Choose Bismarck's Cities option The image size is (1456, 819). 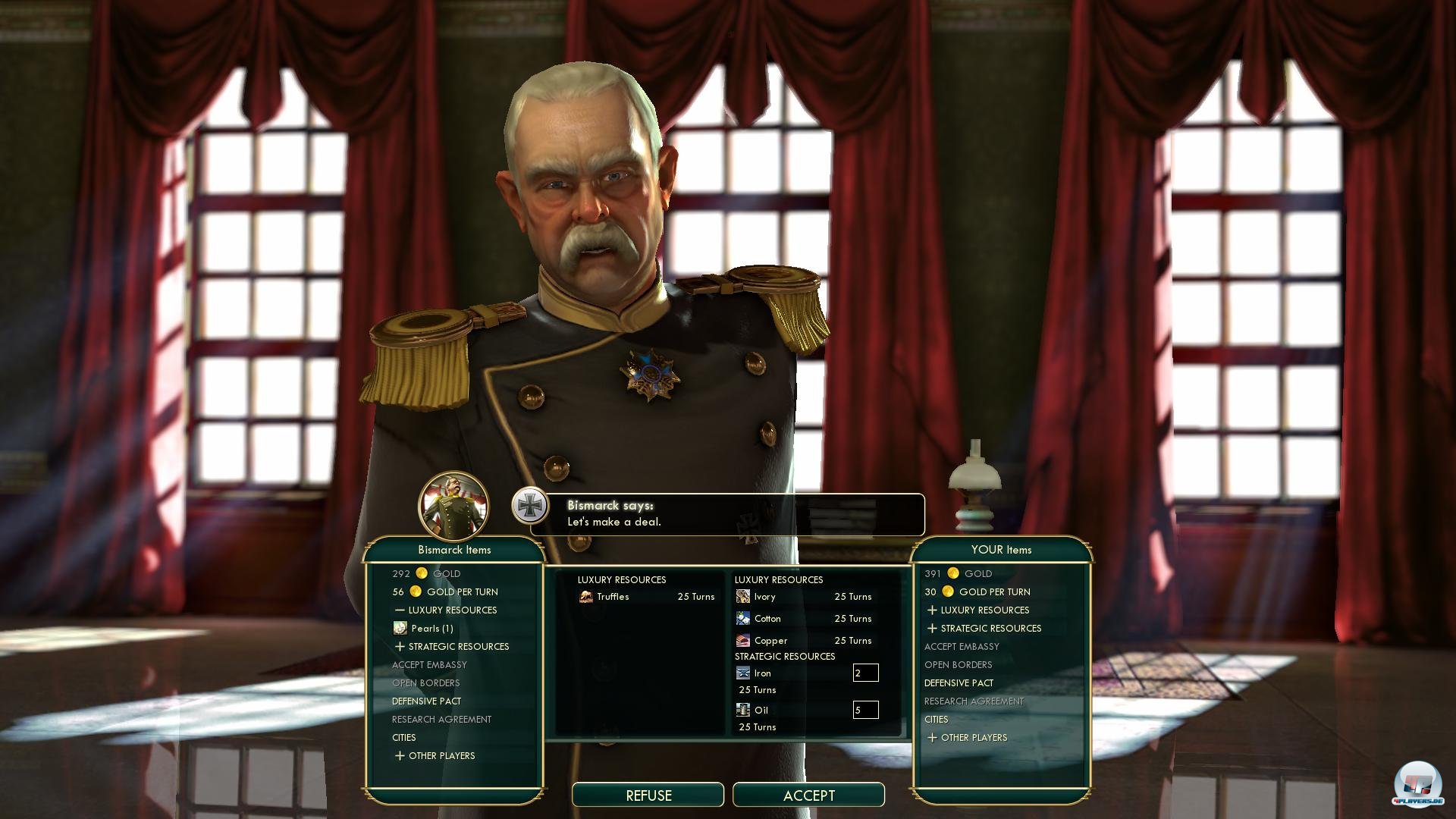(x=403, y=738)
